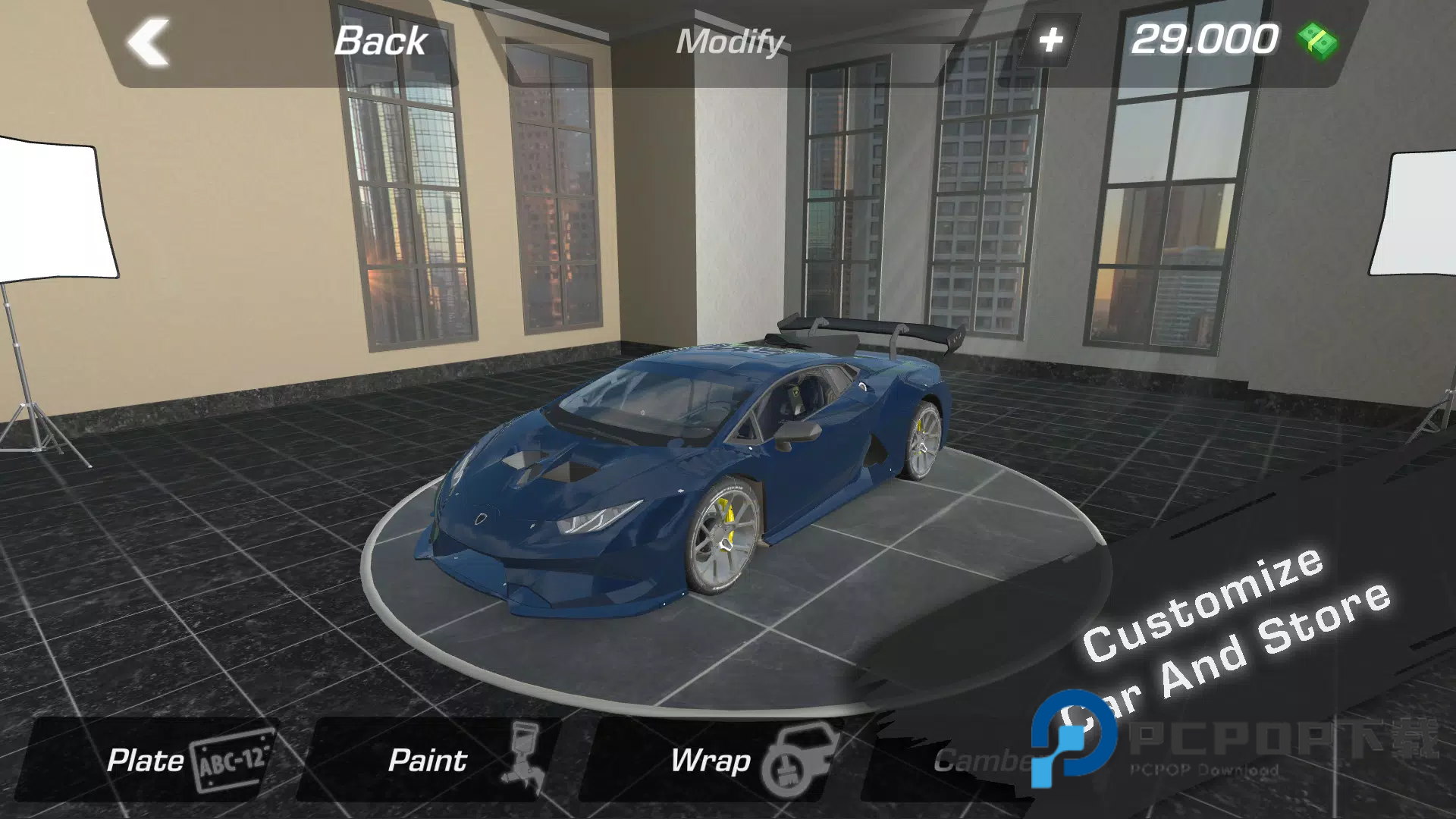Open the Camber adjustment option
Viewport: 1456px width, 819px height.
point(978,760)
